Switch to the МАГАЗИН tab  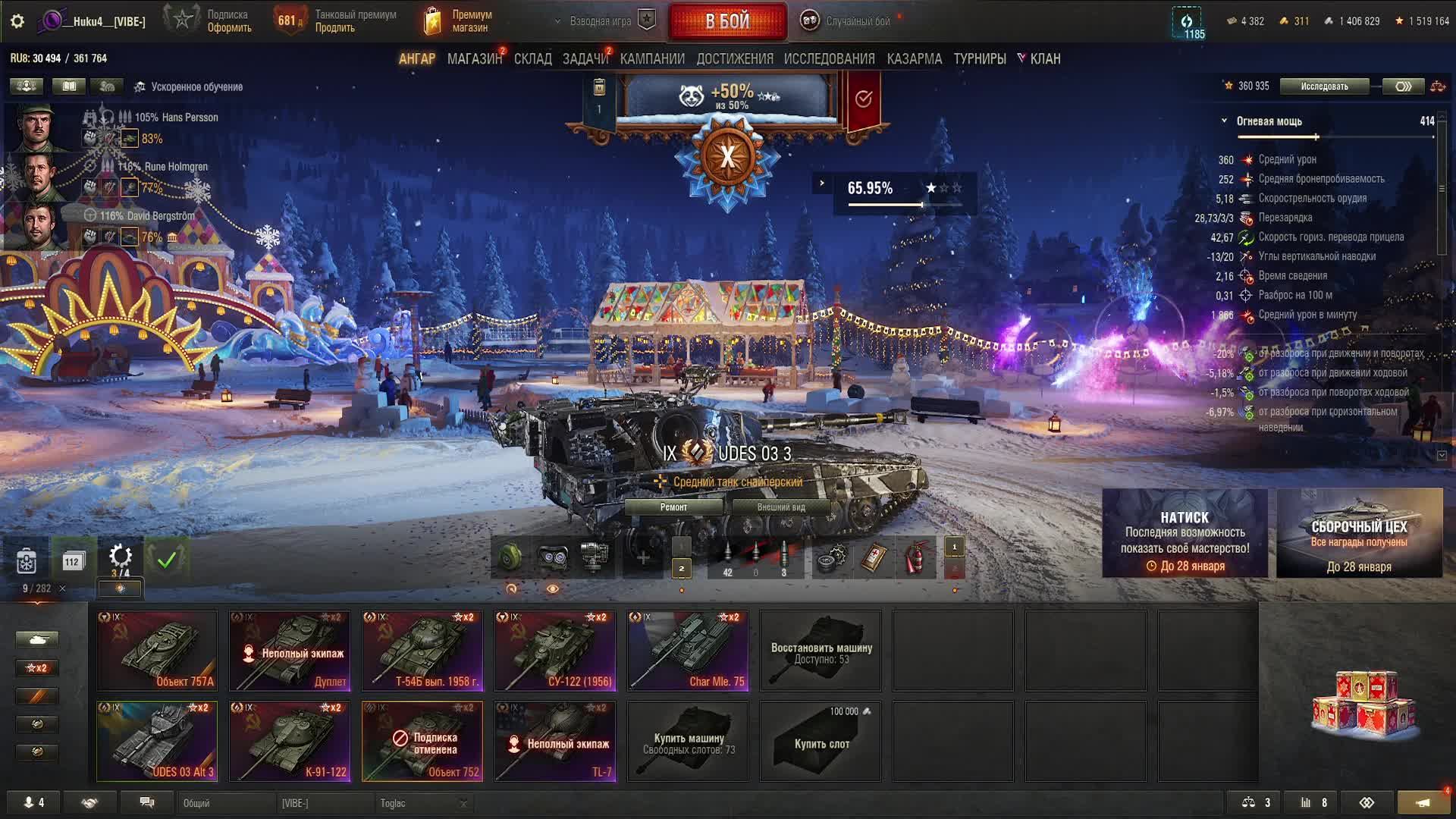(474, 59)
